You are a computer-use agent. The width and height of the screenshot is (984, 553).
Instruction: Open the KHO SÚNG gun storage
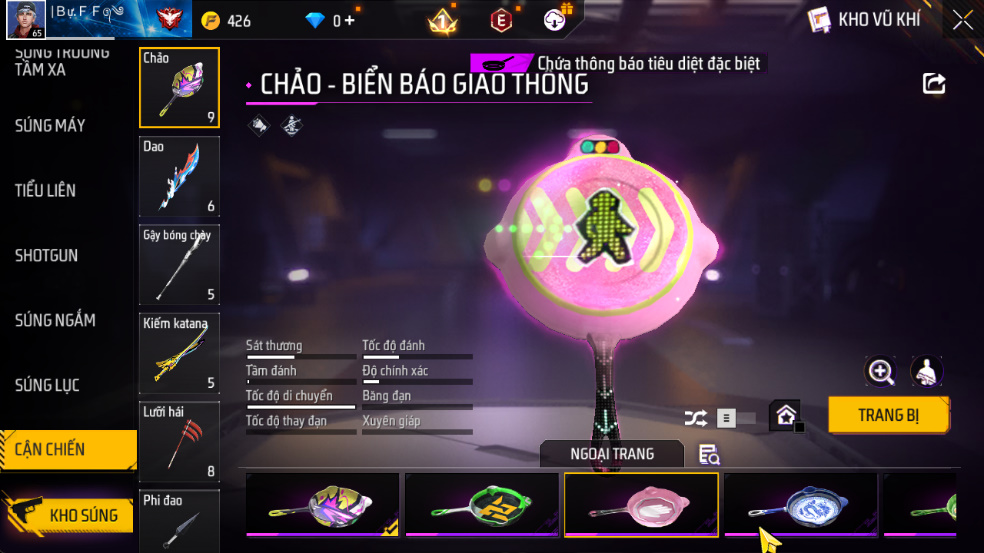(x=70, y=515)
